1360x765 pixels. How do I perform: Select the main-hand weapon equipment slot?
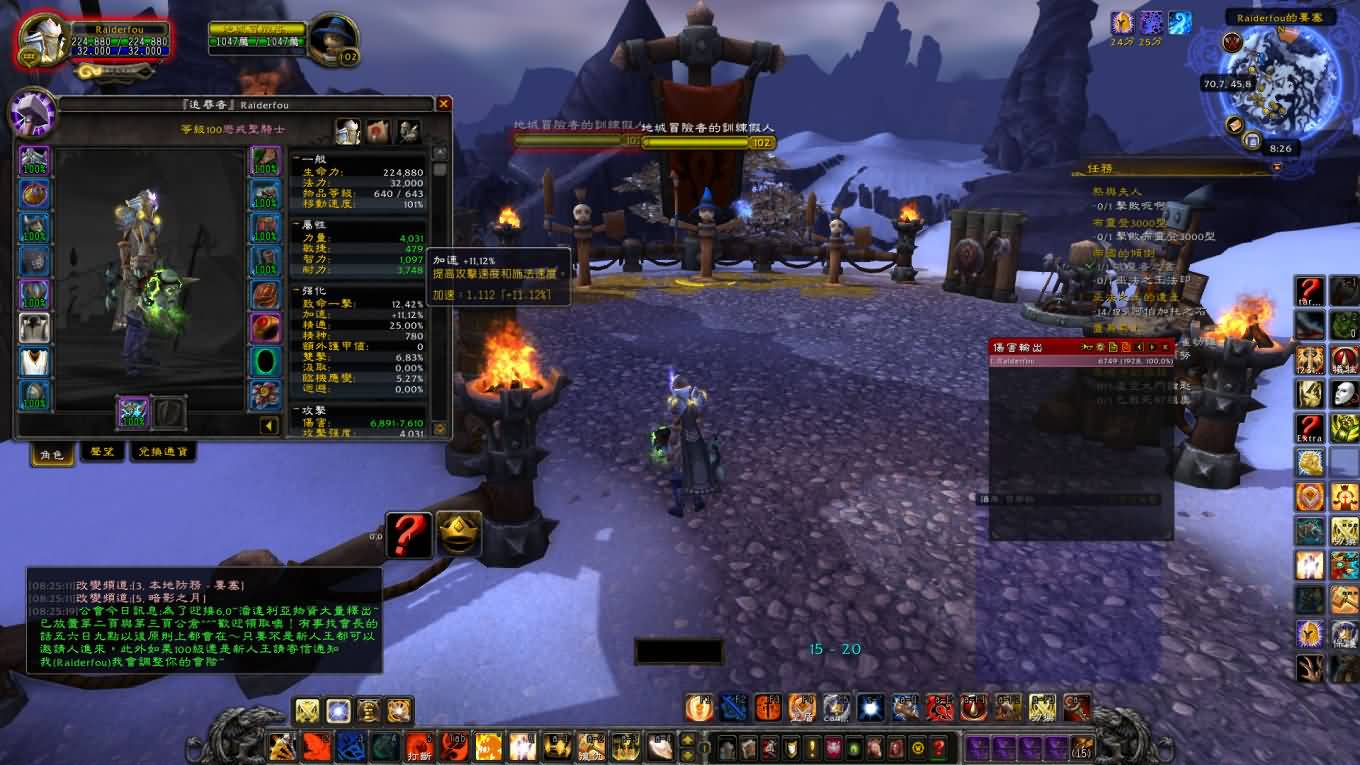133,412
